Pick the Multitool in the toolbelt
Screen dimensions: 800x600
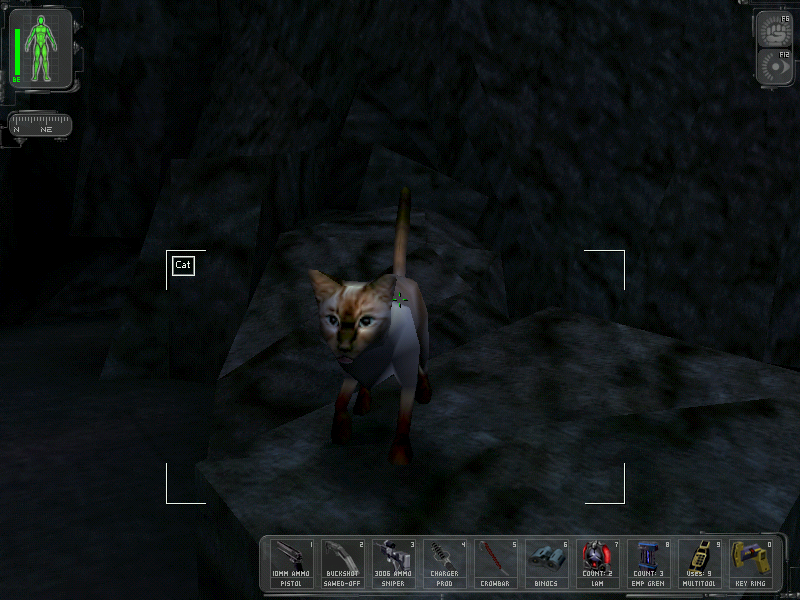(x=701, y=564)
